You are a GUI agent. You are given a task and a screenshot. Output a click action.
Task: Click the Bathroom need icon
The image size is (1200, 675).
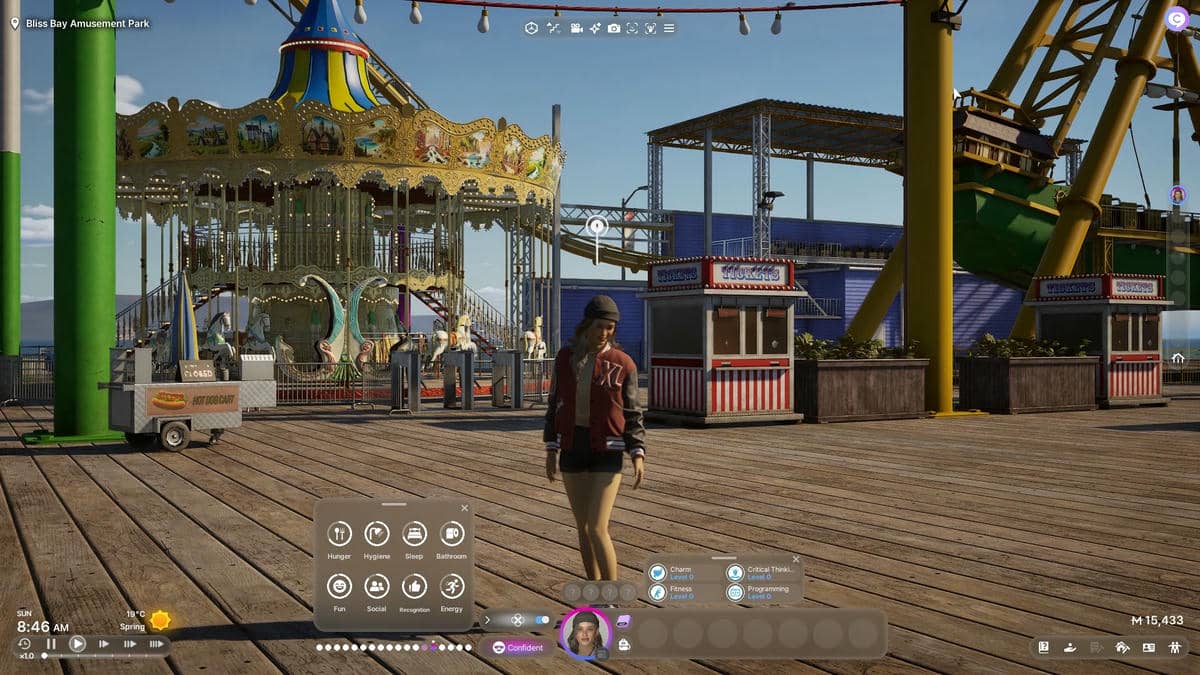[451, 534]
